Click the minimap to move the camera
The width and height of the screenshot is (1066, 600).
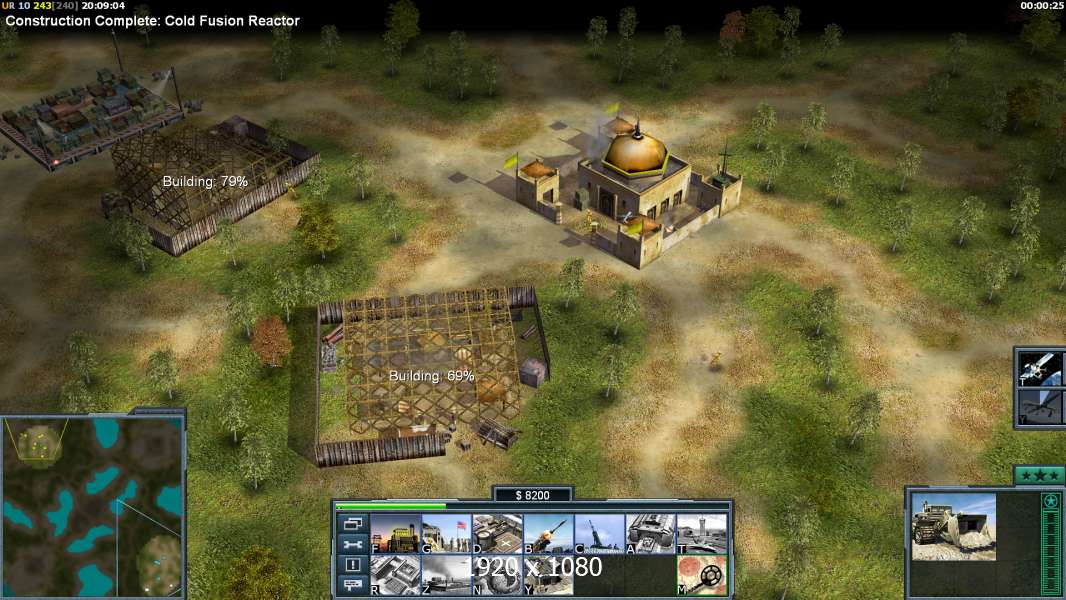(x=92, y=506)
